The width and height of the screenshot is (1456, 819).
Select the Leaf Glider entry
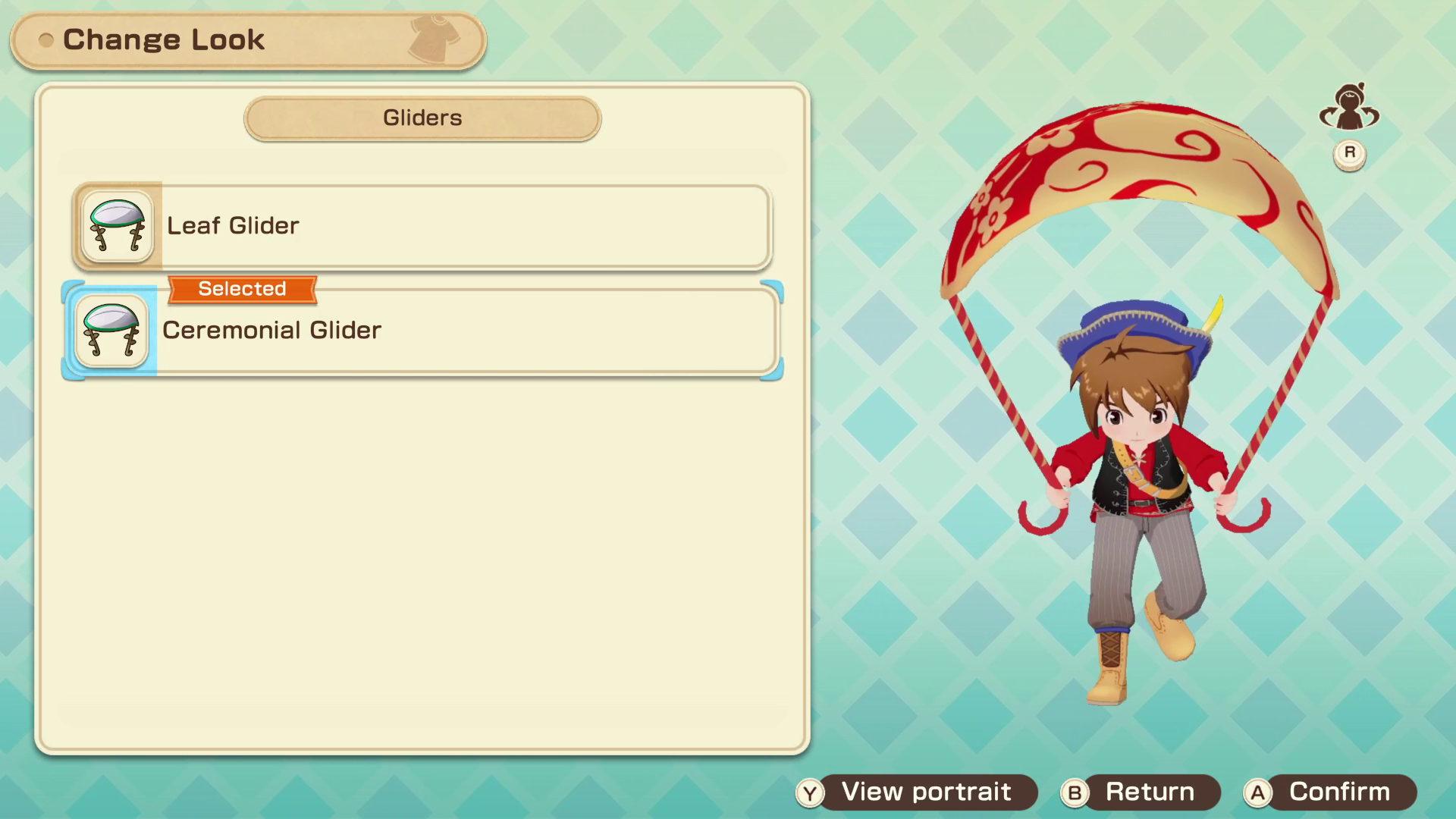(x=422, y=226)
